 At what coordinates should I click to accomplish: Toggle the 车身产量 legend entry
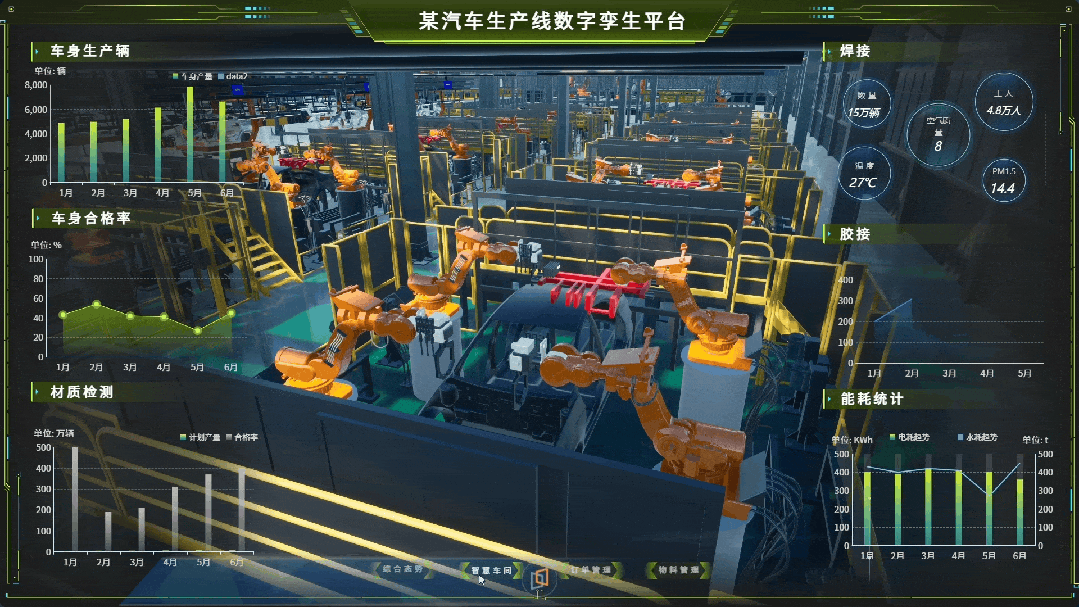pyautogui.click(x=193, y=76)
